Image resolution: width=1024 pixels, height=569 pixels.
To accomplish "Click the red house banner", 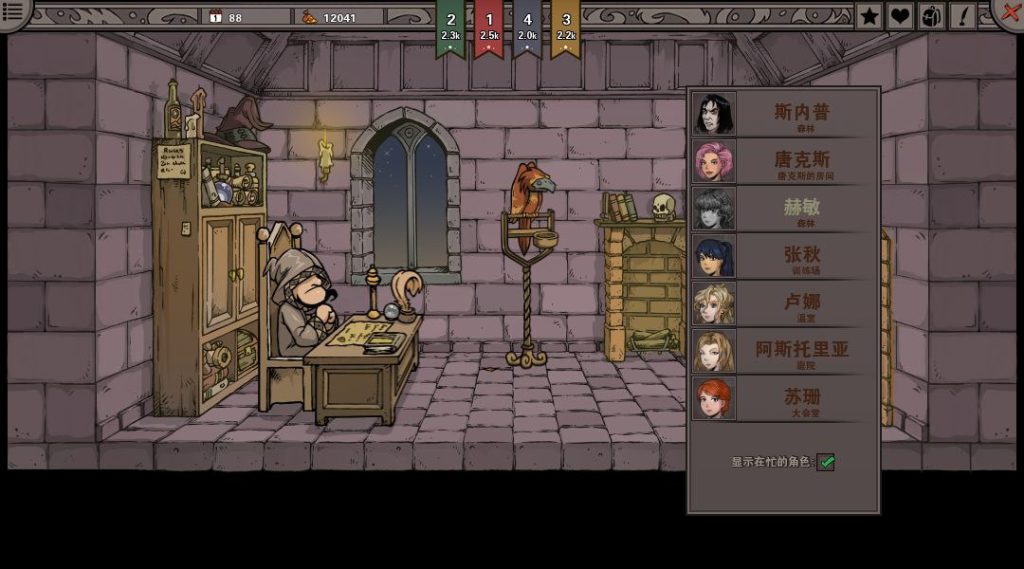I will [489, 27].
